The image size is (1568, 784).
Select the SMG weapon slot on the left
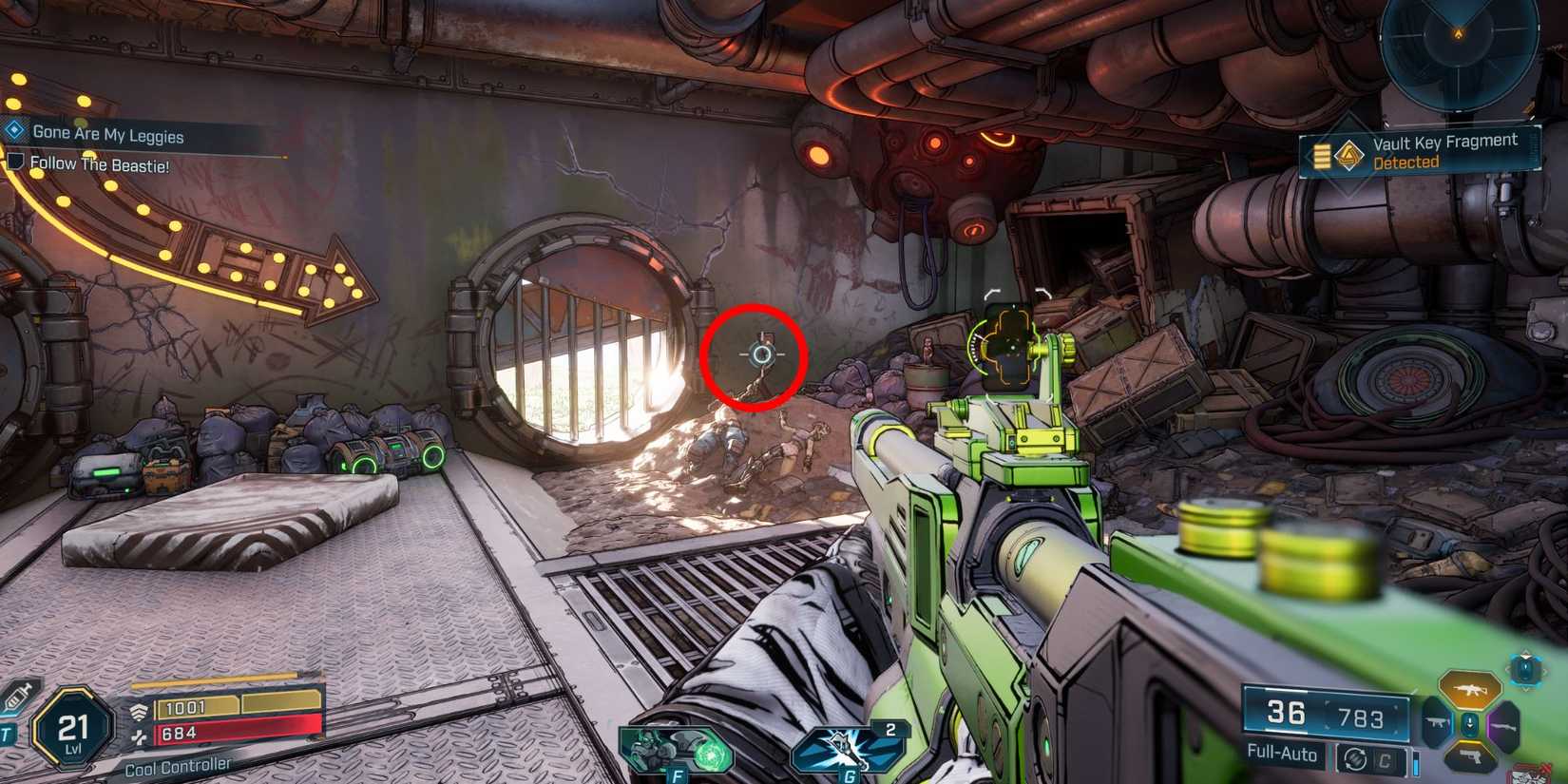pyautogui.click(x=1435, y=724)
